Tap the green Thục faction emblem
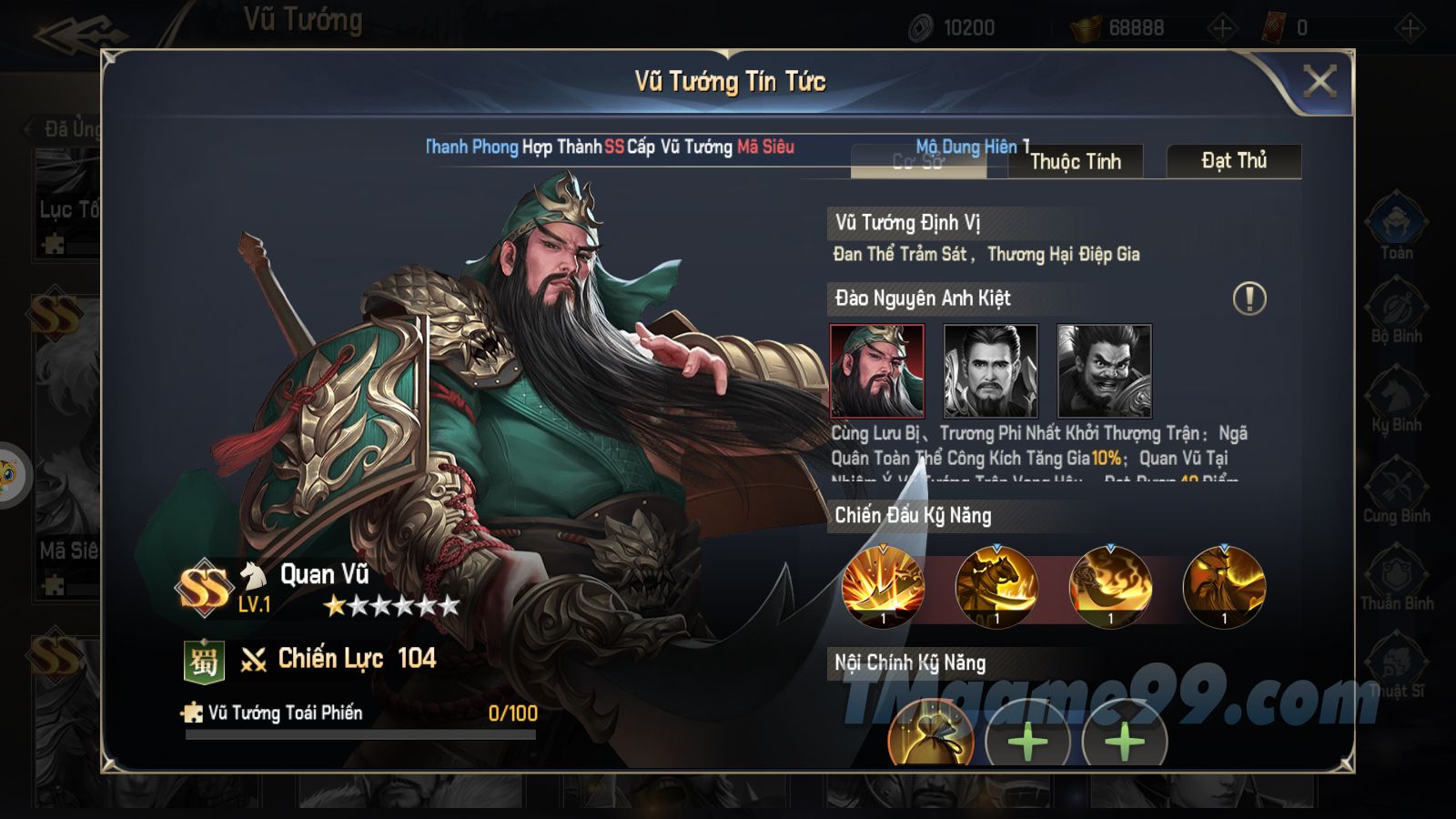The image size is (1456, 819). (204, 661)
